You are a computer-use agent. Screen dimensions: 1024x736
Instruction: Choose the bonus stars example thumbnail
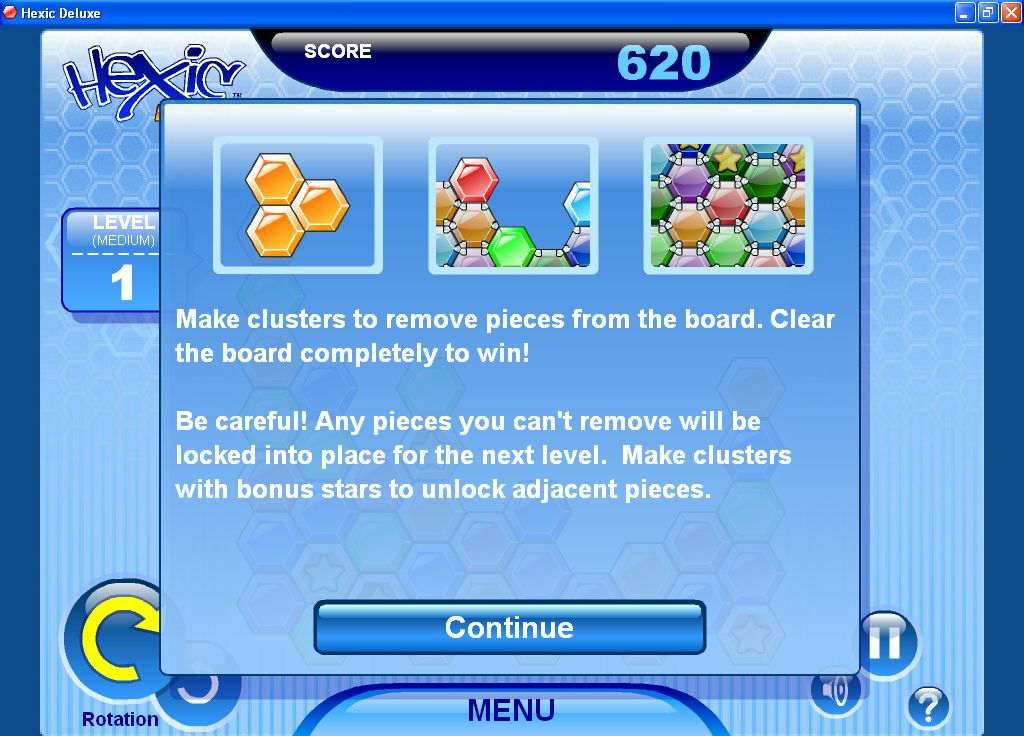pyautogui.click(x=728, y=205)
